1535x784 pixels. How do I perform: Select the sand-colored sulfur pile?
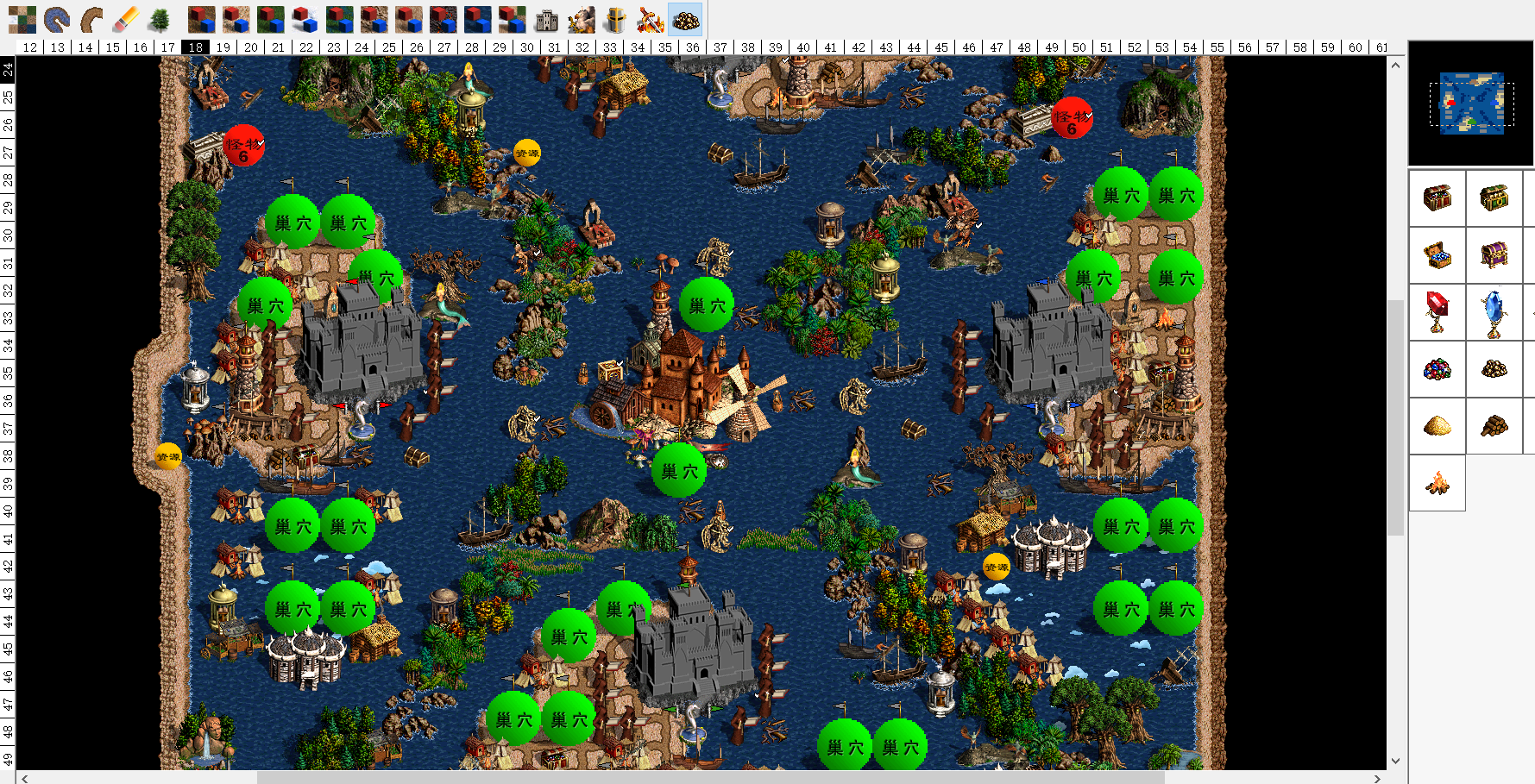coord(1437,425)
